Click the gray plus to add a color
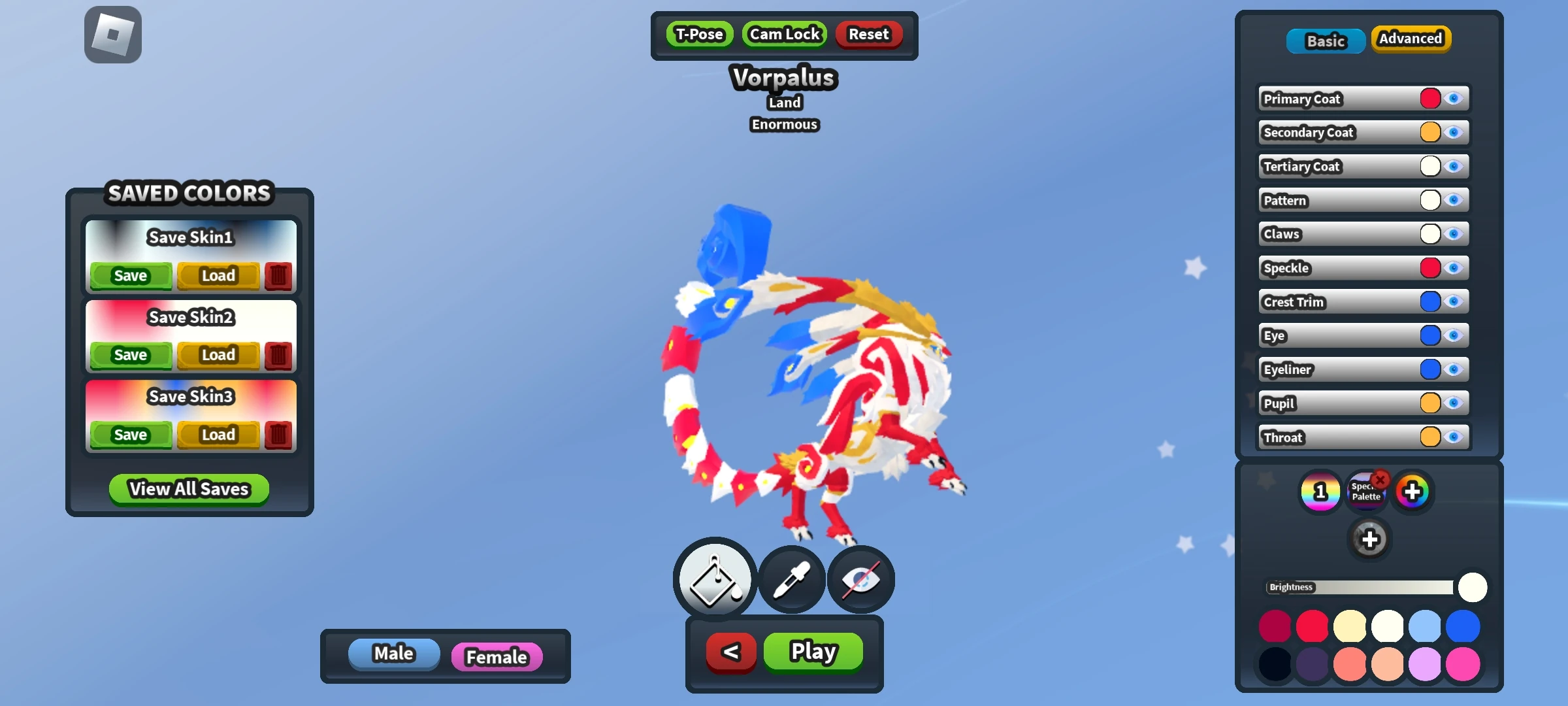The image size is (1568, 706). 1370,539
